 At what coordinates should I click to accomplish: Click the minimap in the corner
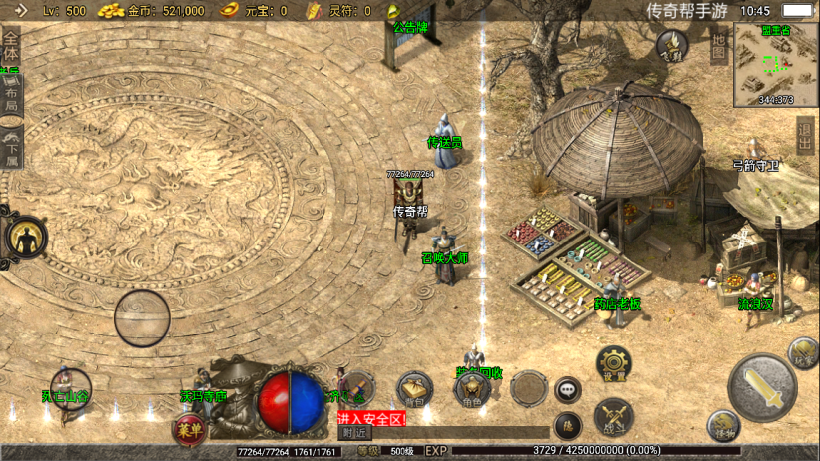775,64
